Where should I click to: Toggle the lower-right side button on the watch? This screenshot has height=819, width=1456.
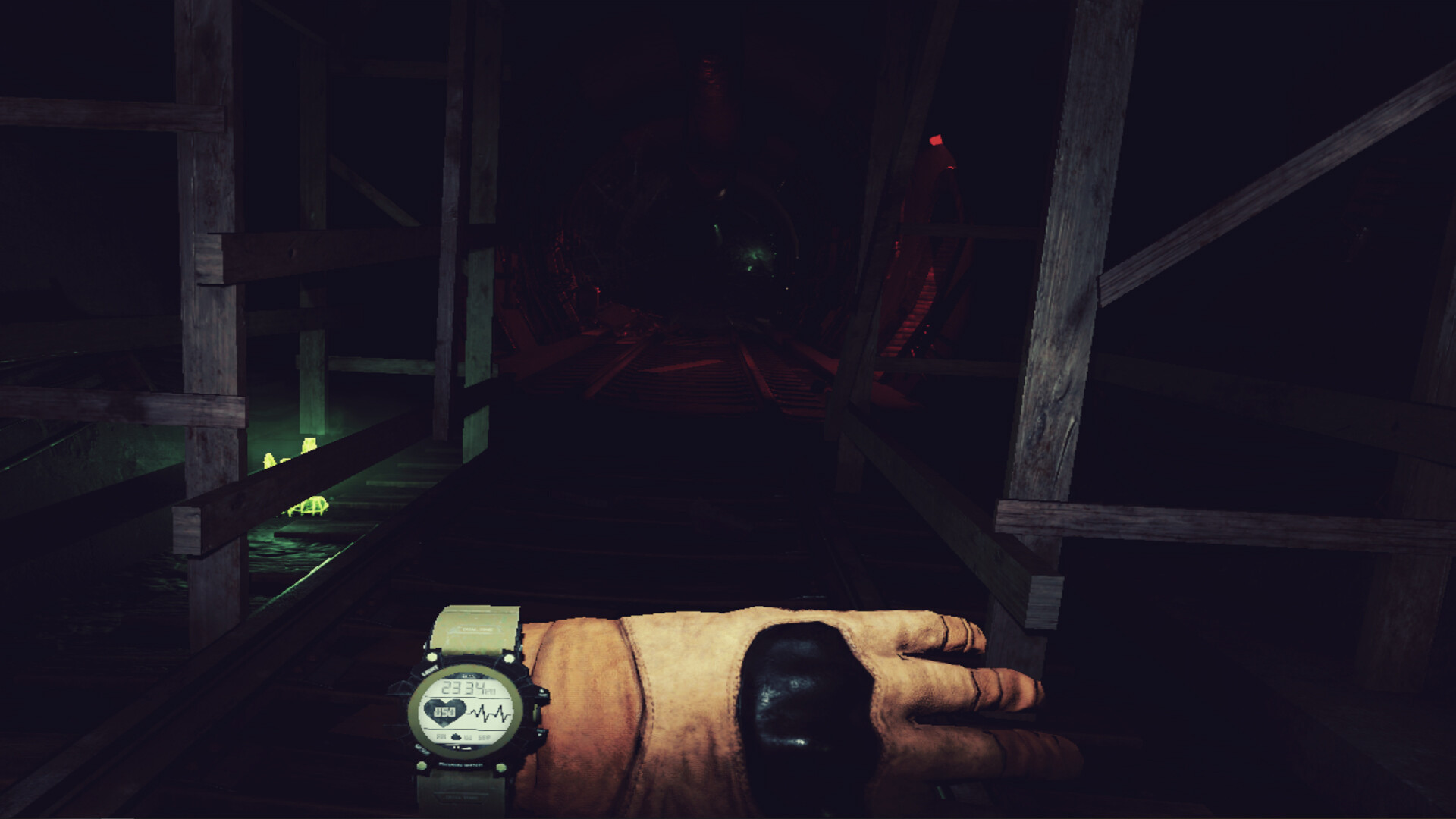point(541,732)
